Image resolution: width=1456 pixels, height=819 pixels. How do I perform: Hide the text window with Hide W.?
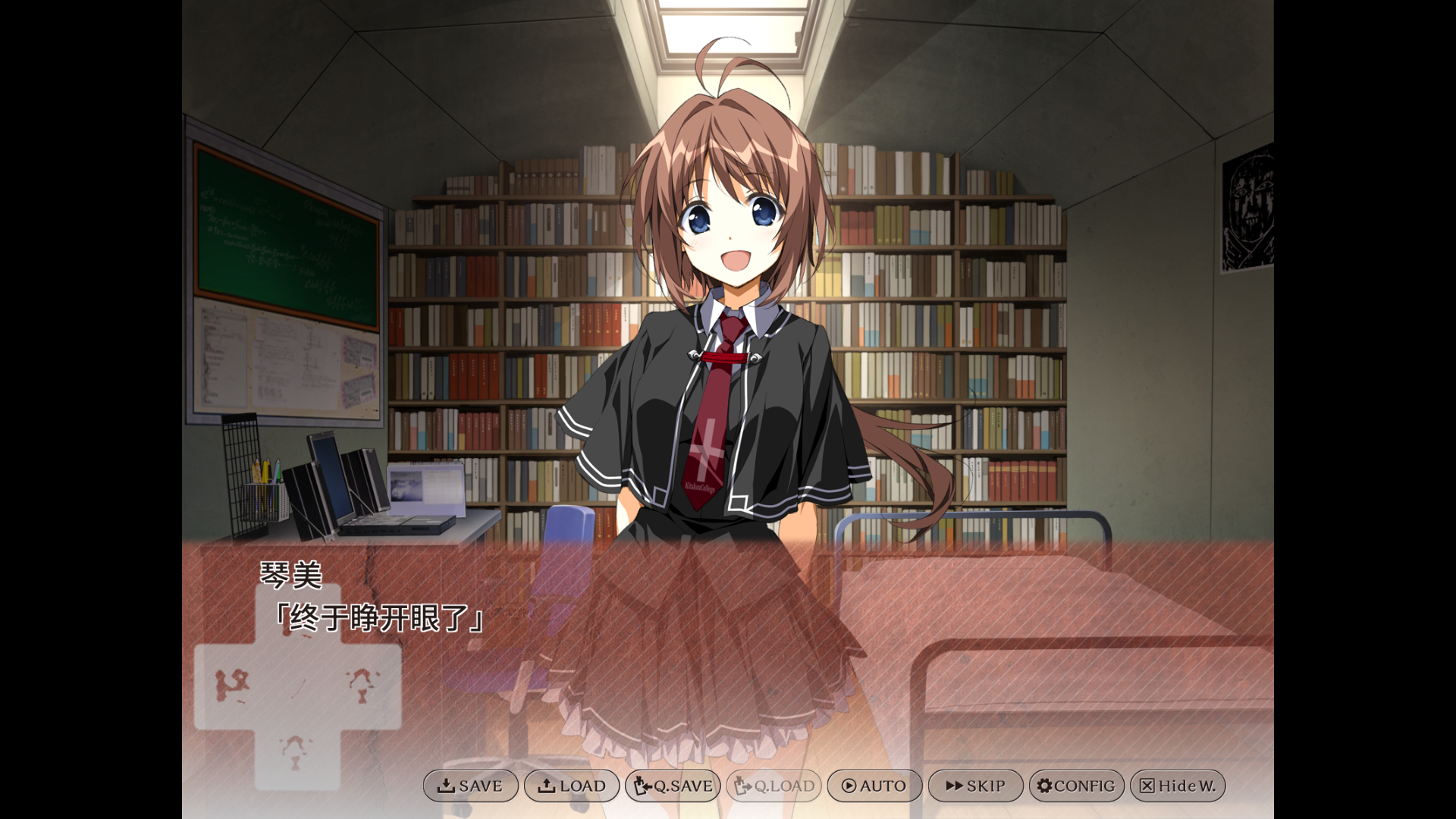pyautogui.click(x=1178, y=786)
